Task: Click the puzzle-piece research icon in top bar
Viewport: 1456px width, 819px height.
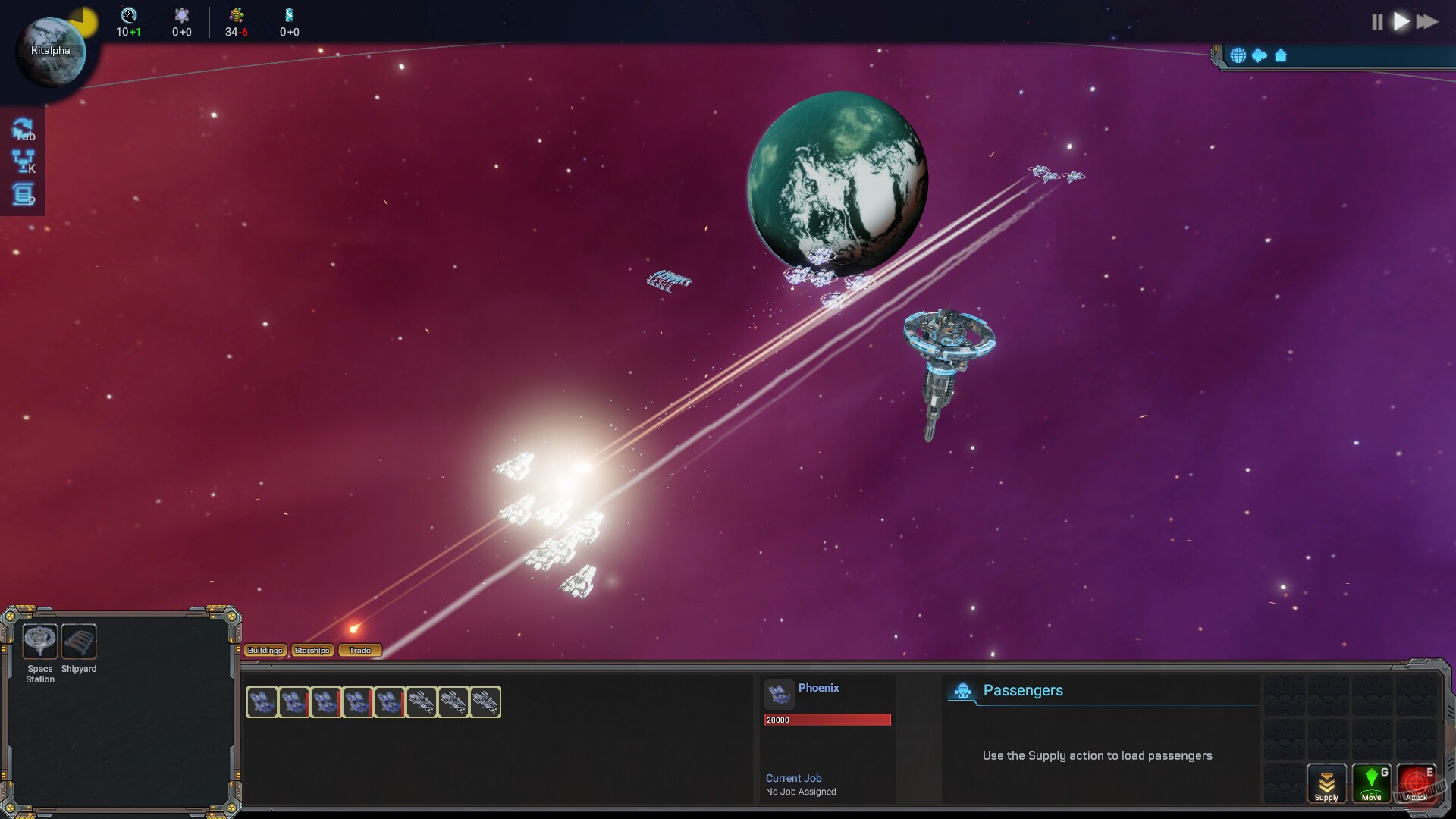Action: (x=181, y=14)
